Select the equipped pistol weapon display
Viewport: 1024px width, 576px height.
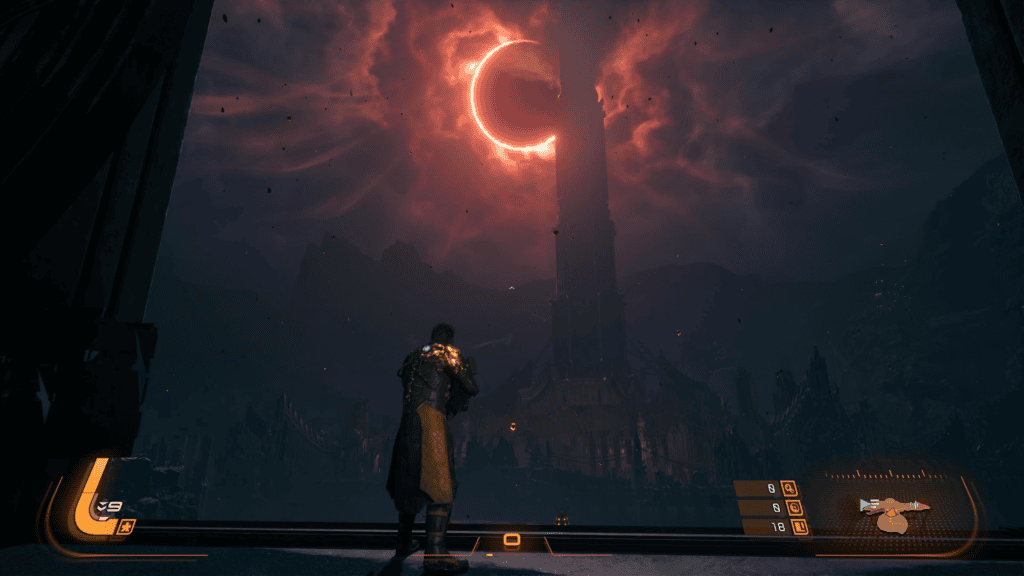point(893,509)
